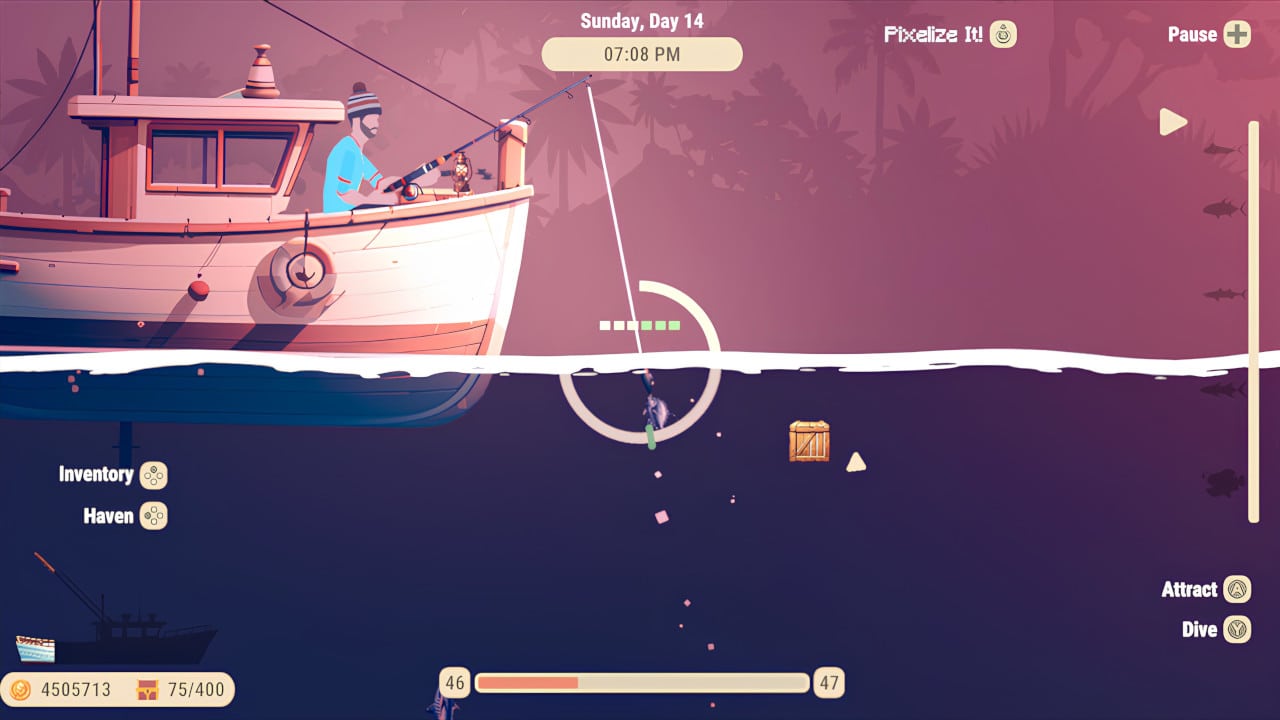Viewport: 1280px width, 720px height.
Task: Click the Inventory label text
Action: (x=99, y=474)
